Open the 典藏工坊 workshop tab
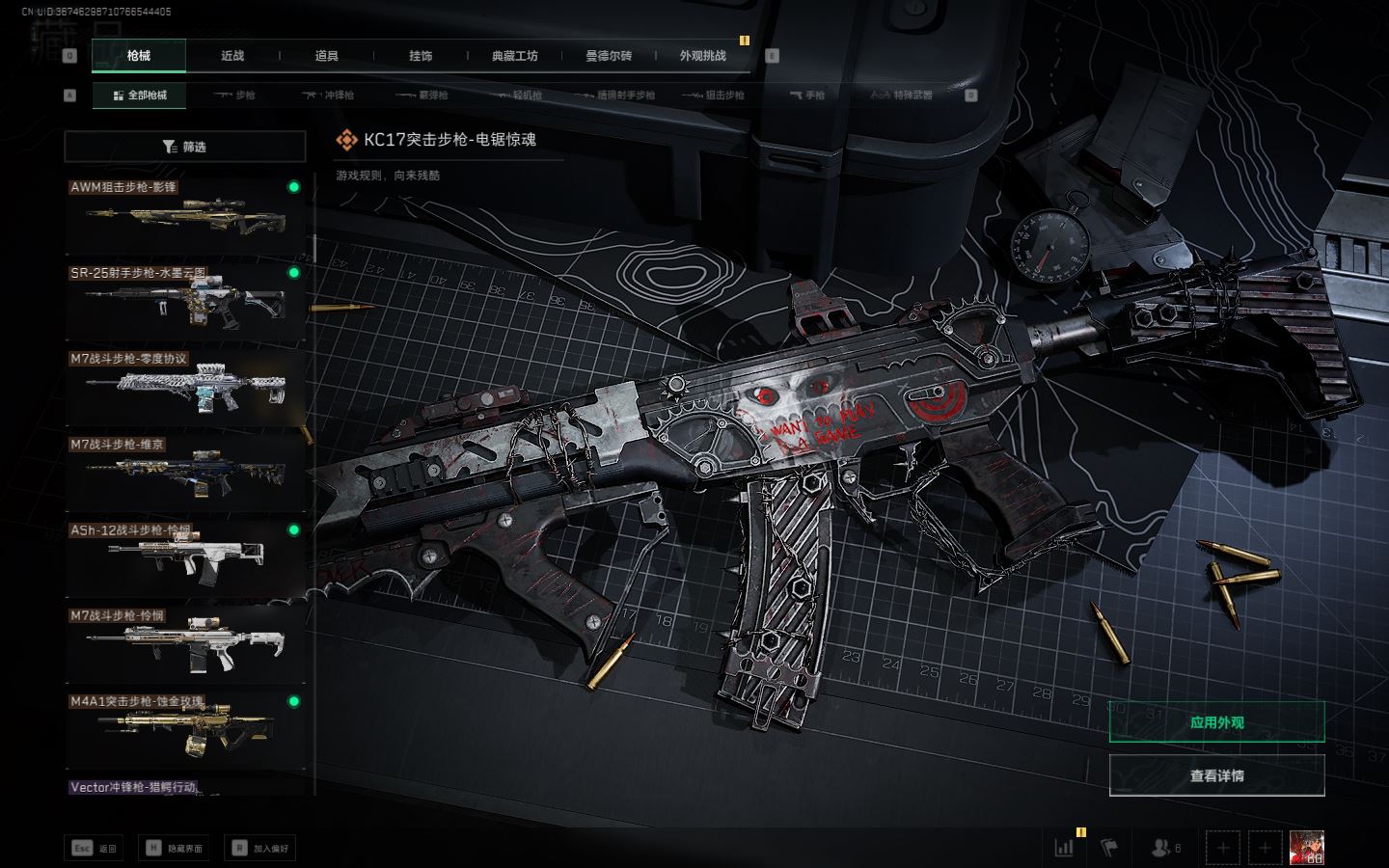Viewport: 1389px width, 868px height. [x=515, y=56]
